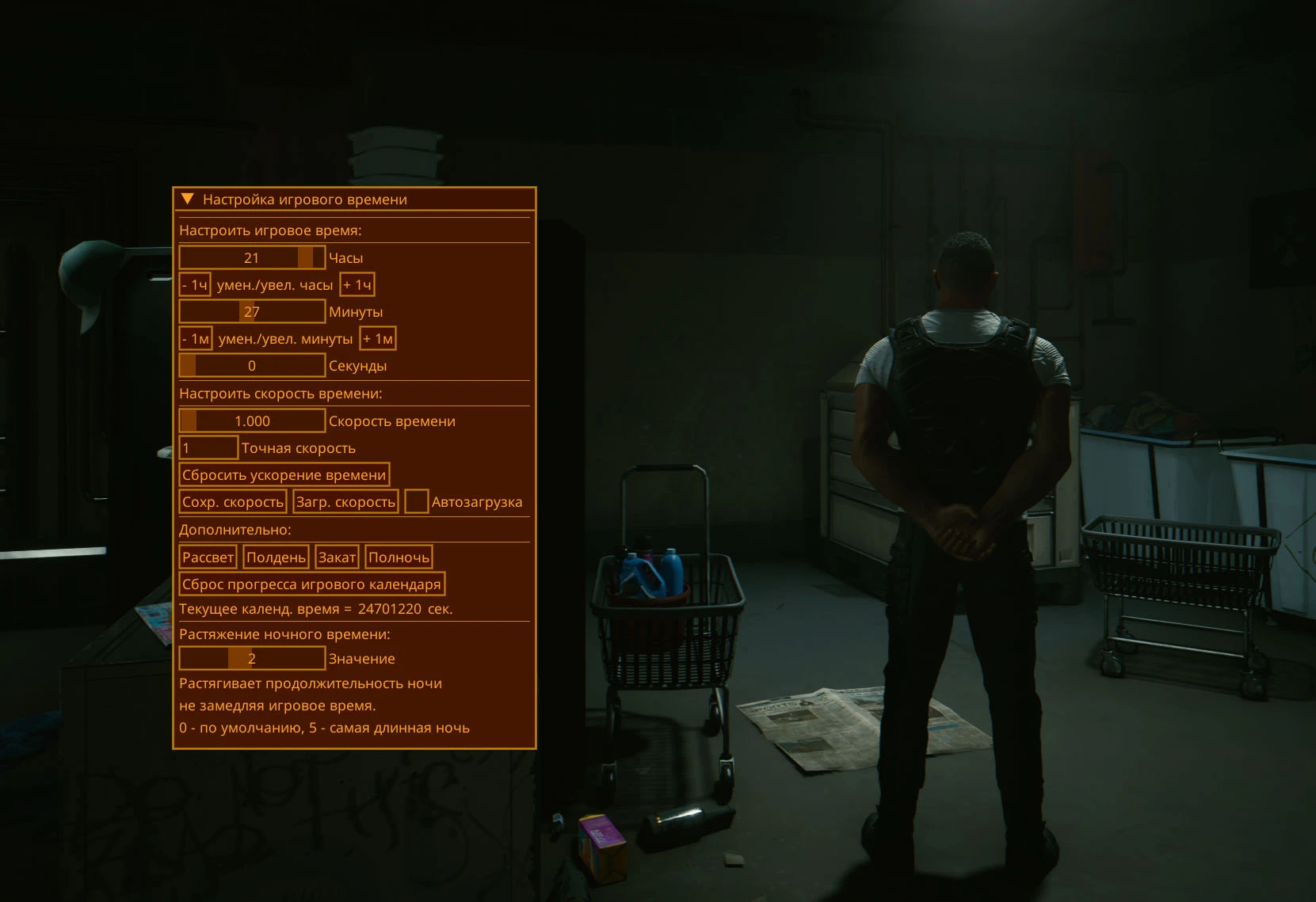Click «+ 1м» to add a minute
Image resolution: width=1316 pixels, height=902 pixels.
pyautogui.click(x=380, y=338)
